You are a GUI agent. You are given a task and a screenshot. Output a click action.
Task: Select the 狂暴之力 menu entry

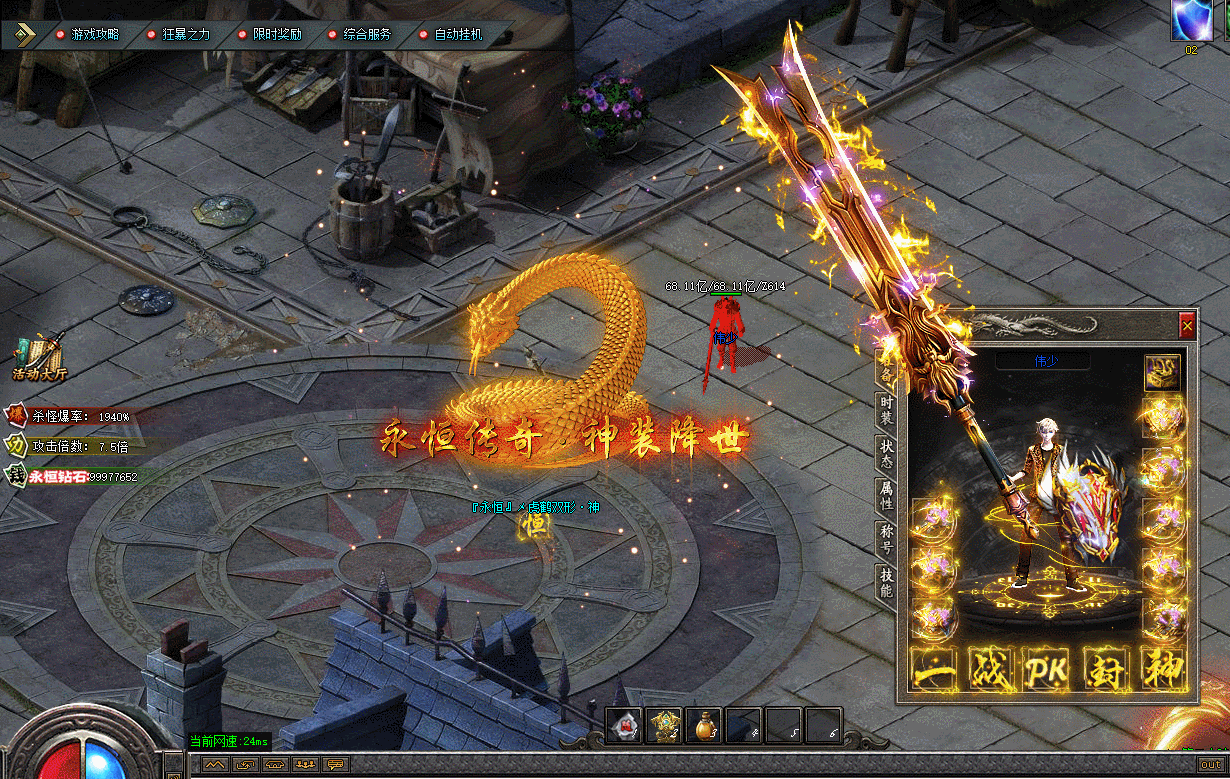coord(186,34)
